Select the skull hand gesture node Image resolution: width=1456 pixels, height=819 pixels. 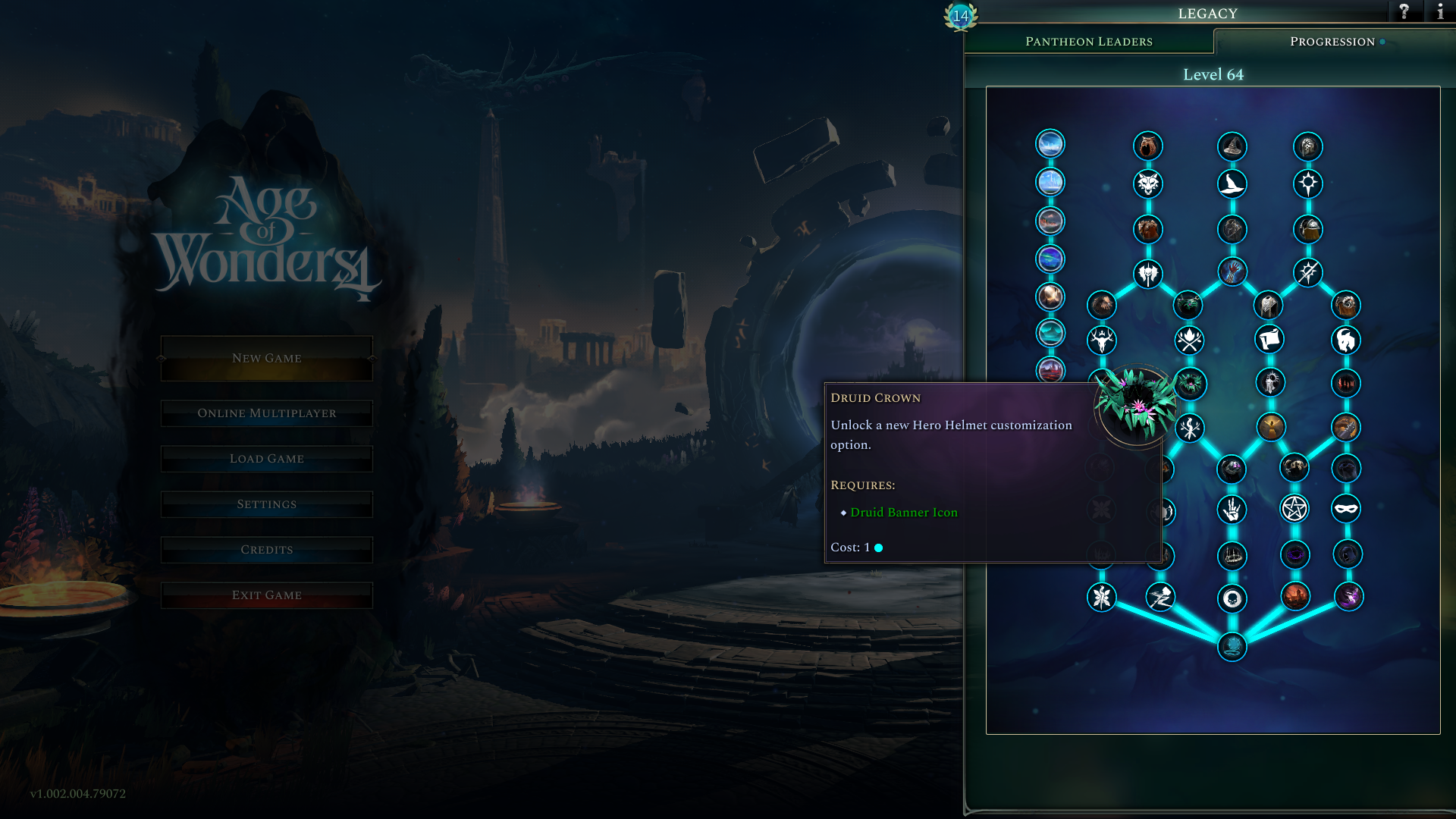pyautogui.click(x=1231, y=510)
